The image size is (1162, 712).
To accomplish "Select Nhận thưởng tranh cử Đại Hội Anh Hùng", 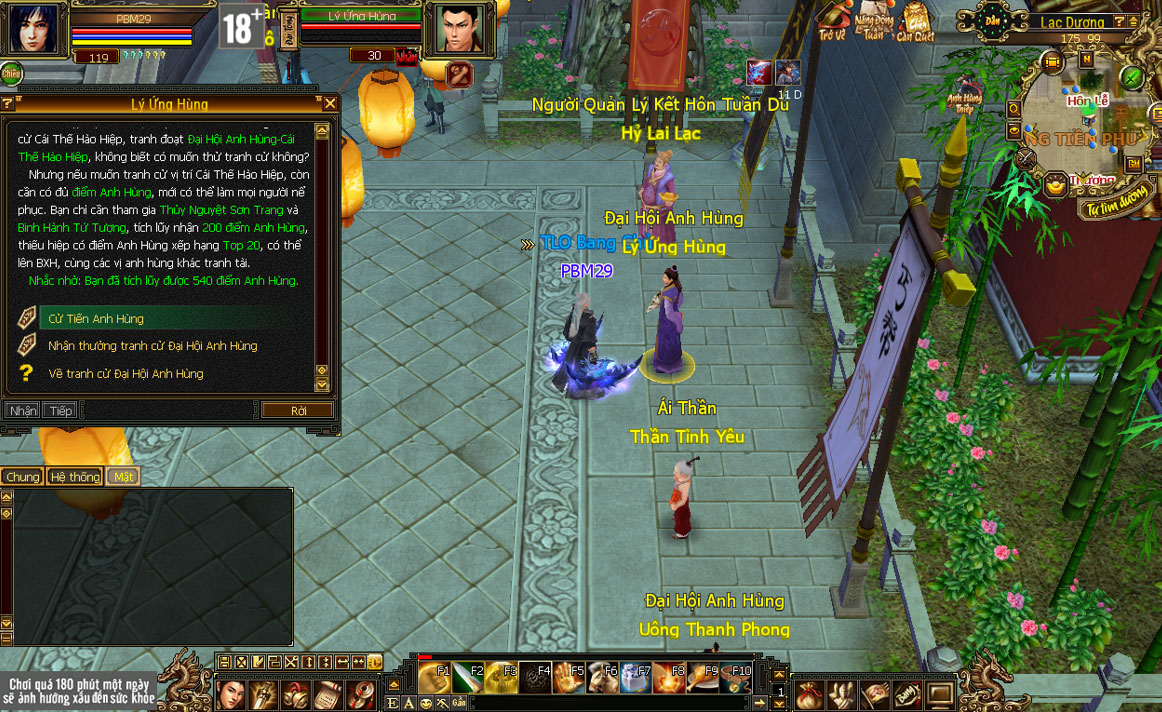I will coord(152,346).
